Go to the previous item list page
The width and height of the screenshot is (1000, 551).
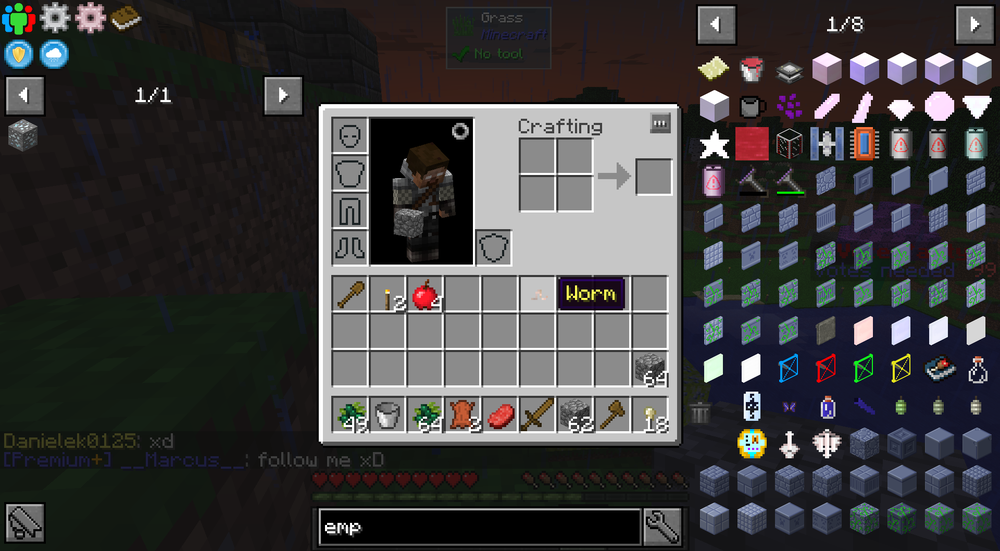tap(716, 24)
